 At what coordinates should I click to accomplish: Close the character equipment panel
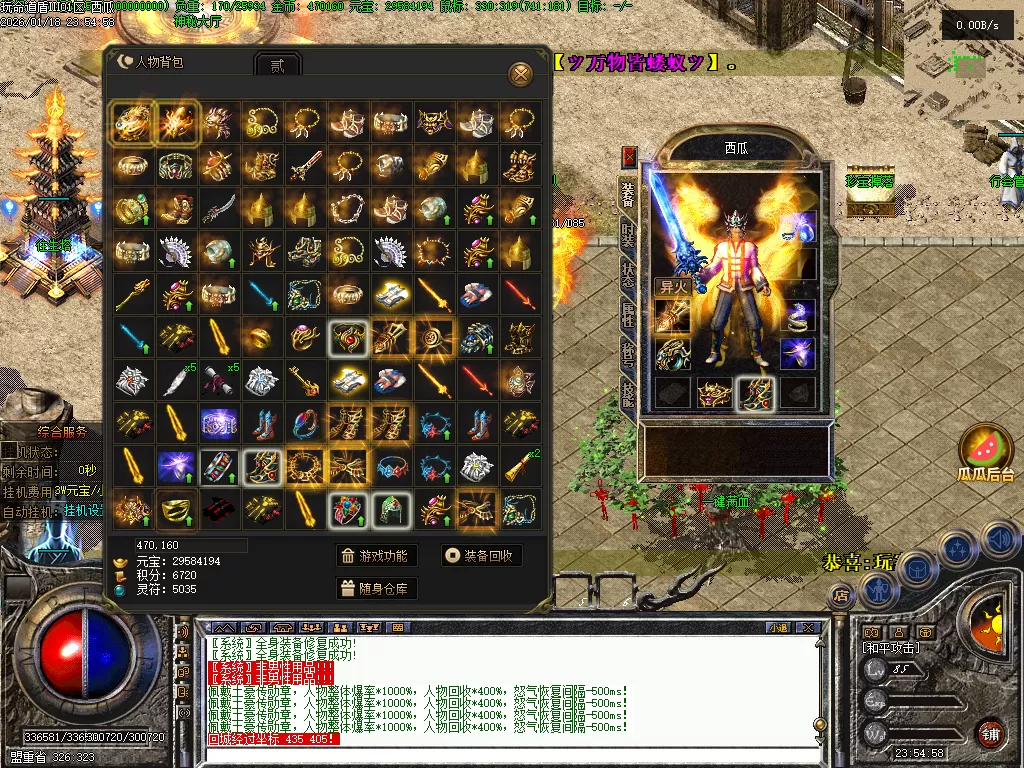tap(629, 156)
